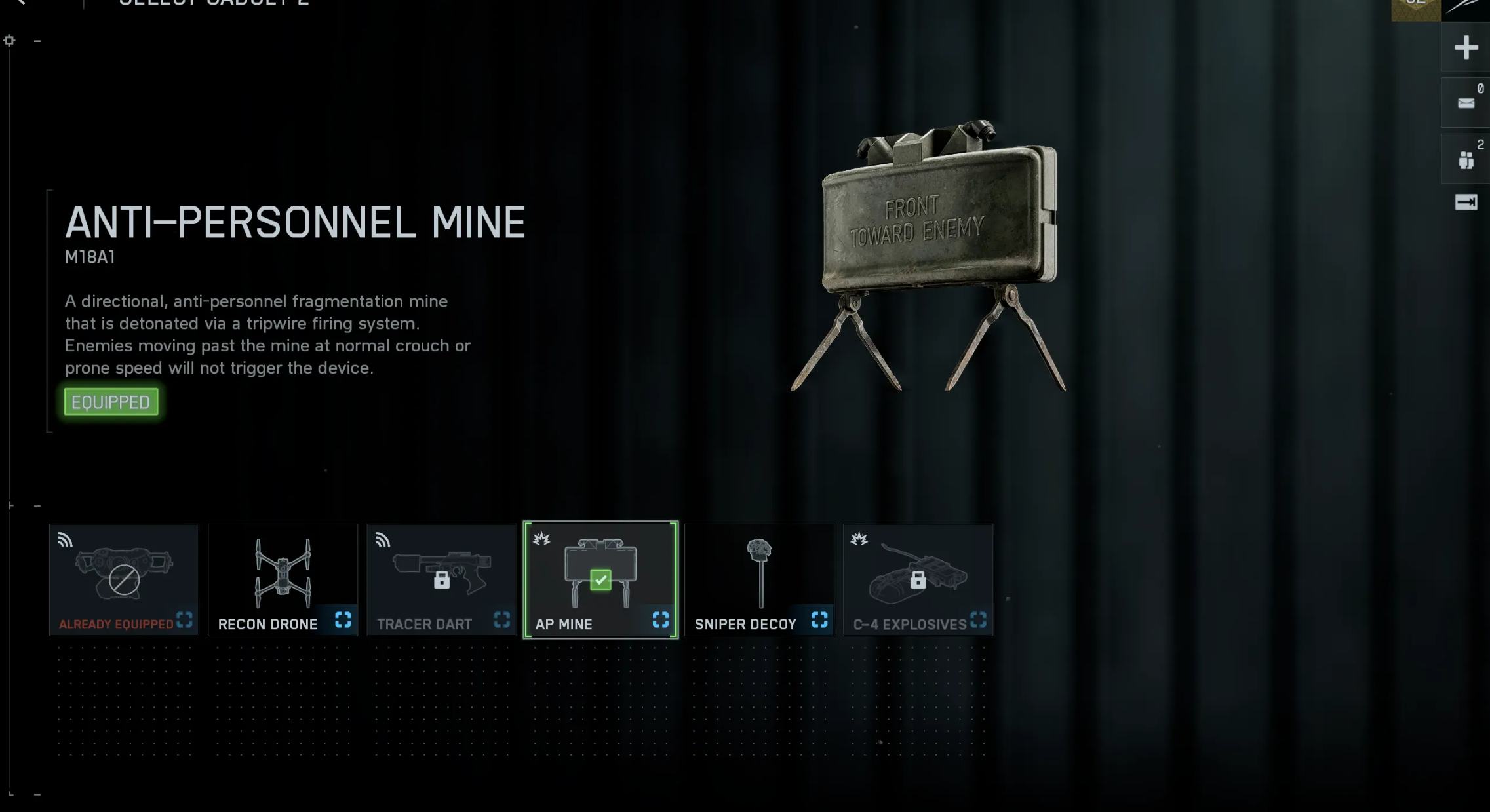Select the locked C-4 Explosives tile
The height and width of the screenshot is (812, 1490).
(x=918, y=578)
